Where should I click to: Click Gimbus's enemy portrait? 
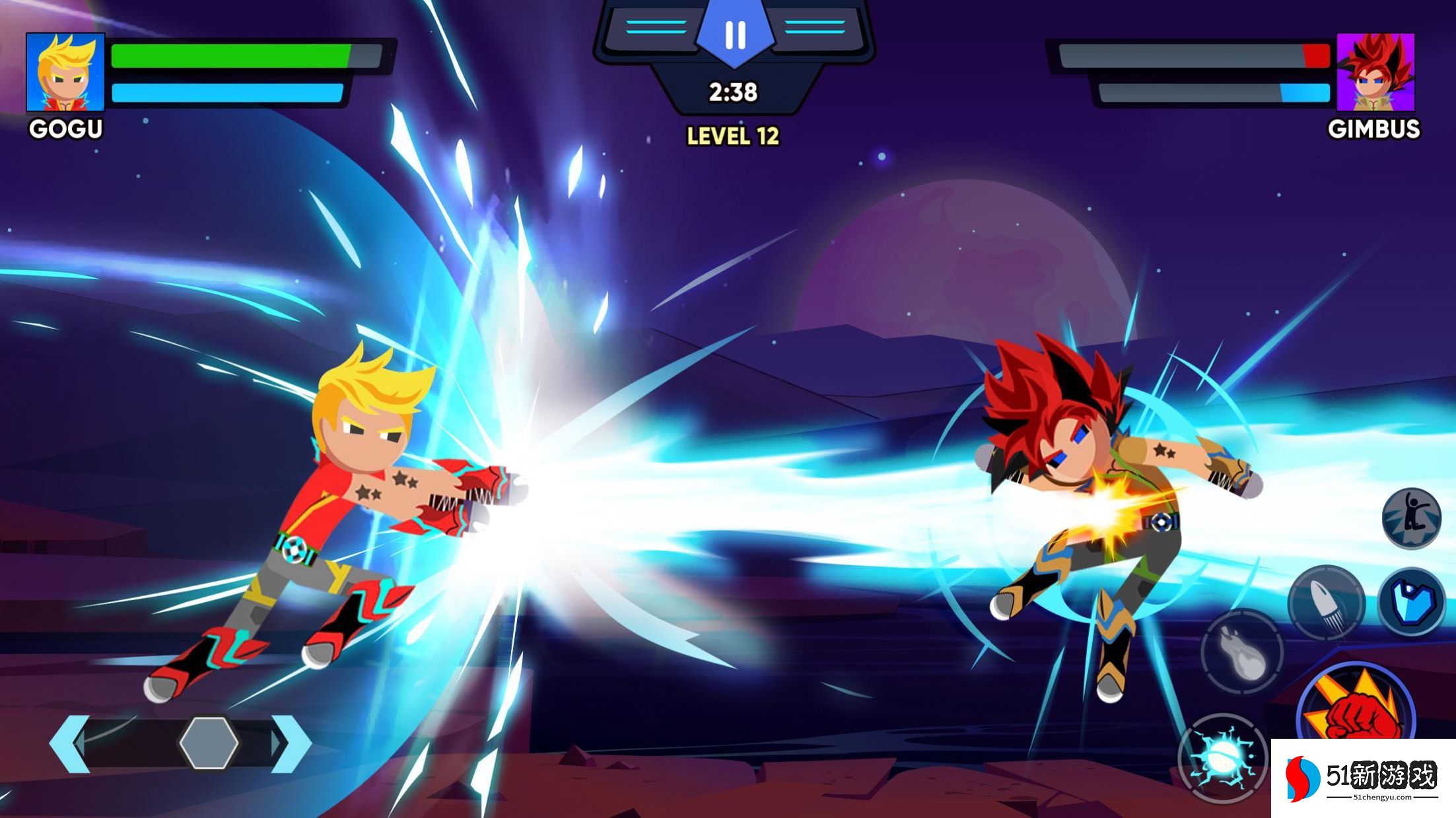pyautogui.click(x=1375, y=72)
